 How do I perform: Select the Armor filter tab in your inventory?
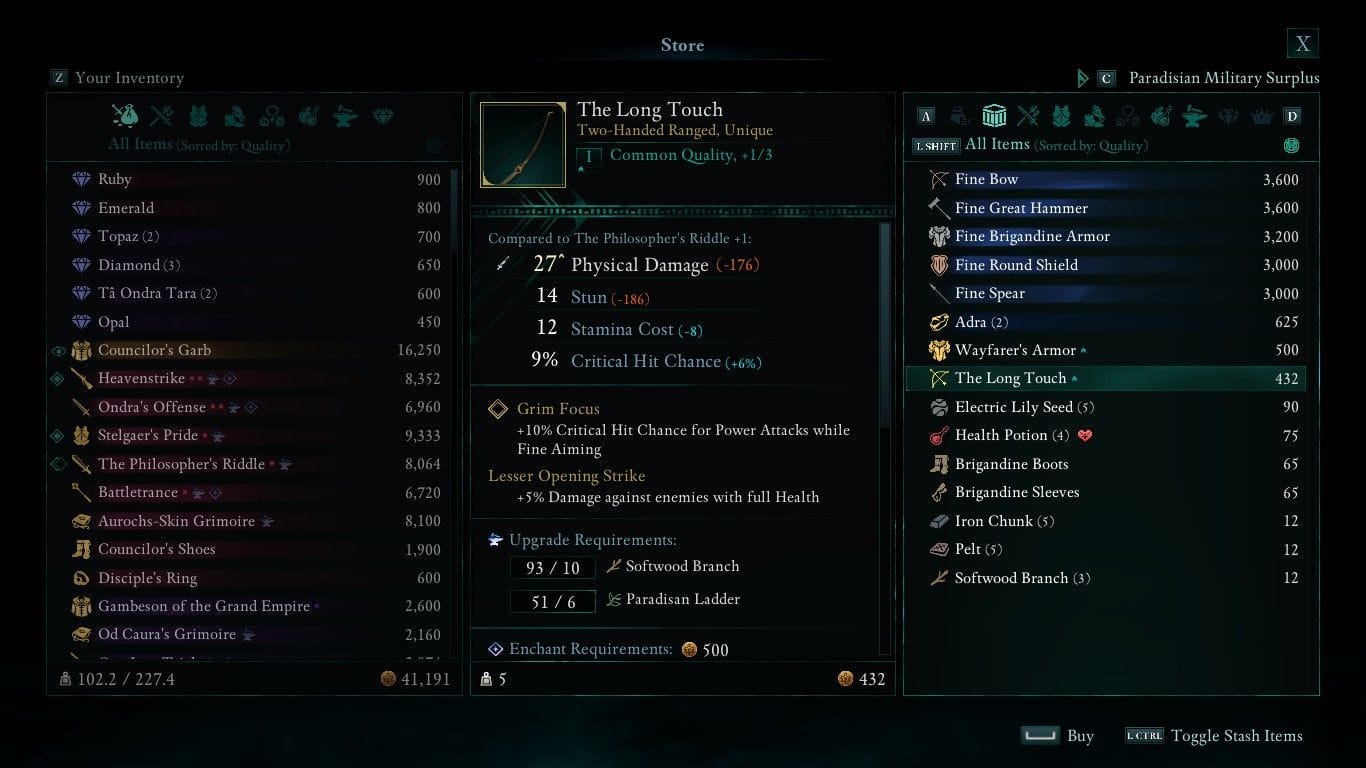coord(198,116)
